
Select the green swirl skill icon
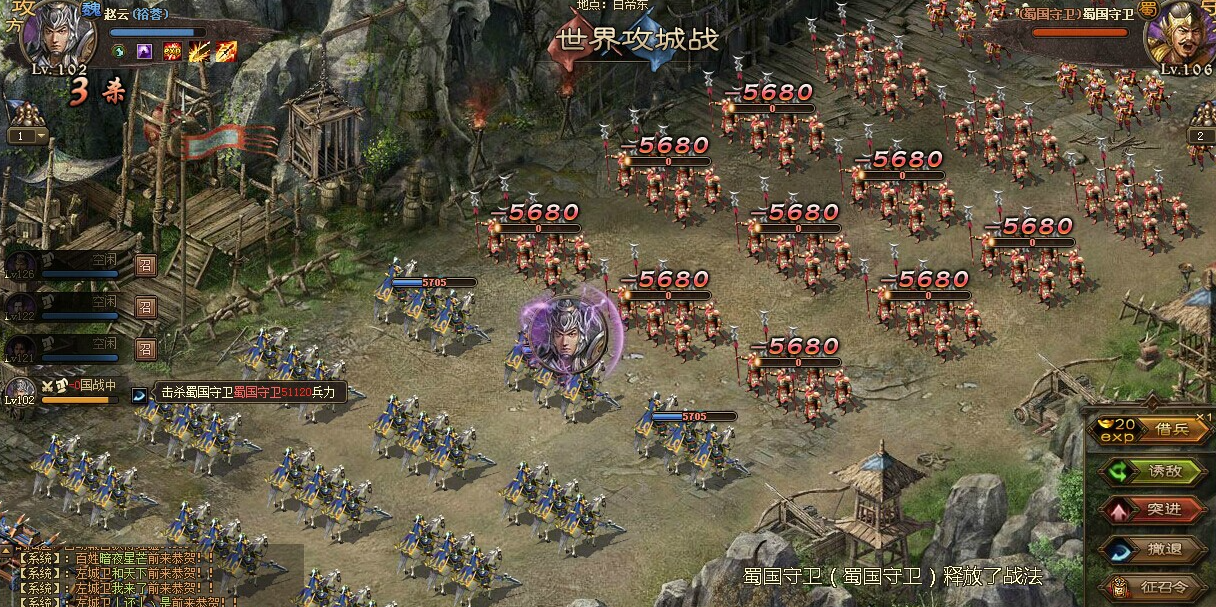tap(118, 51)
